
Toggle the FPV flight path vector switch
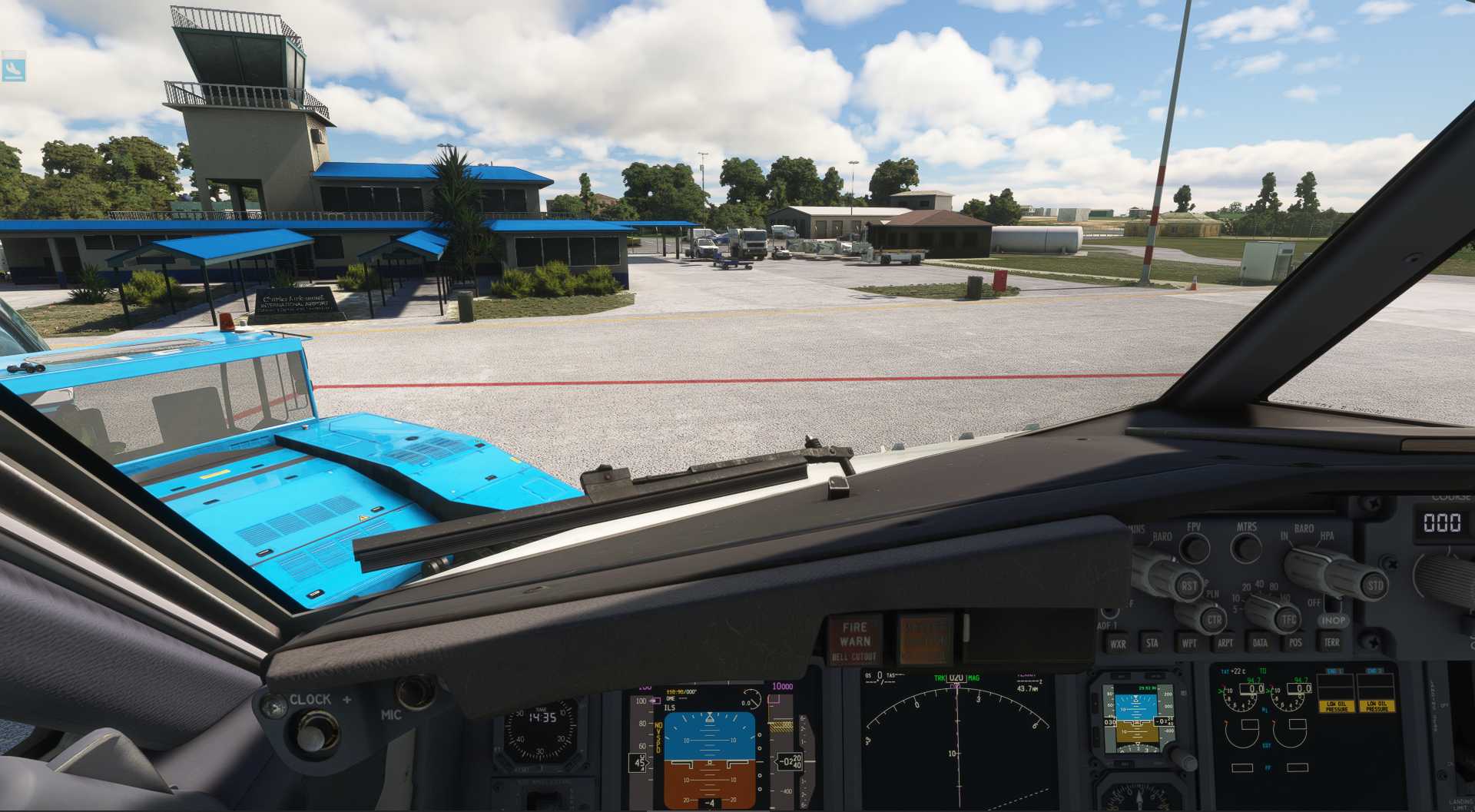point(1195,547)
